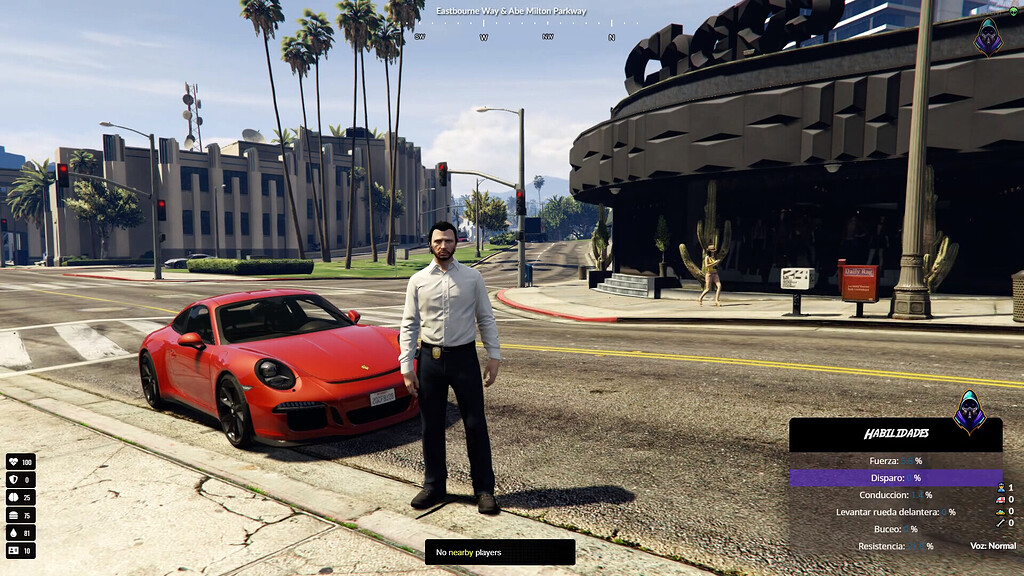Choose the Buceo skill entry
Image resolution: width=1024 pixels, height=576 pixels.
(x=895, y=529)
